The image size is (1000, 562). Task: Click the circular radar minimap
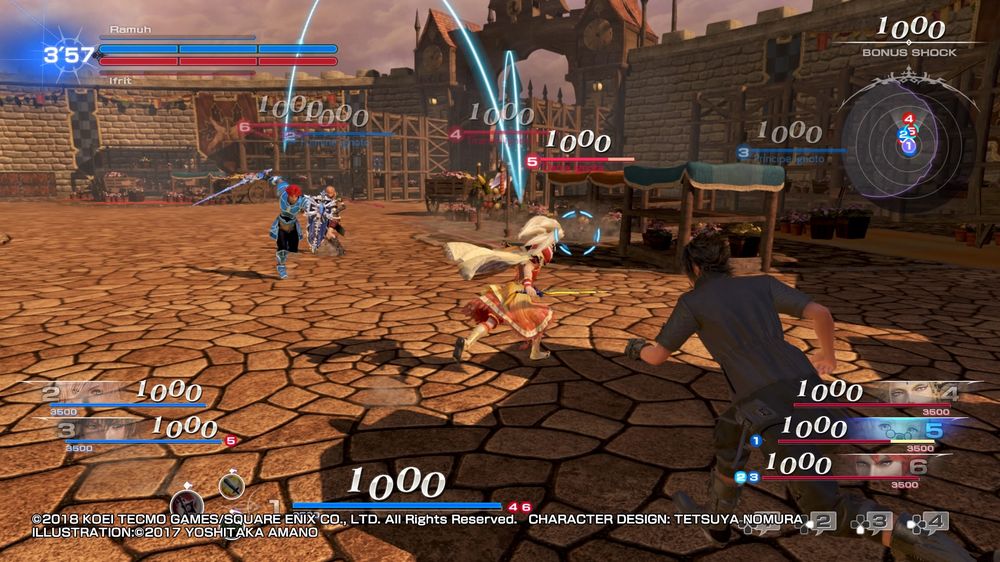click(x=908, y=135)
